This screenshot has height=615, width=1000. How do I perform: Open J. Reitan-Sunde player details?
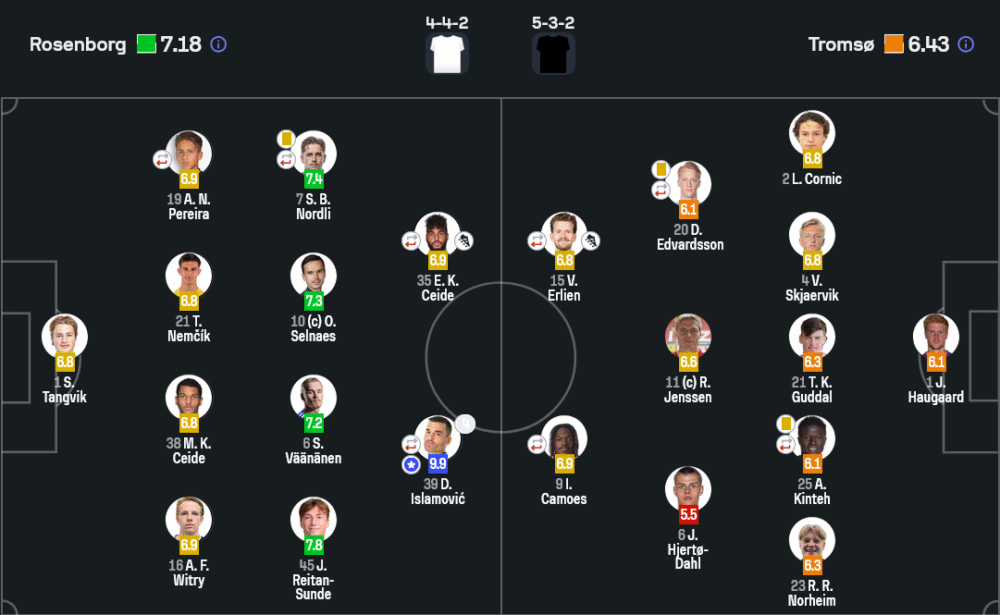[x=313, y=521]
